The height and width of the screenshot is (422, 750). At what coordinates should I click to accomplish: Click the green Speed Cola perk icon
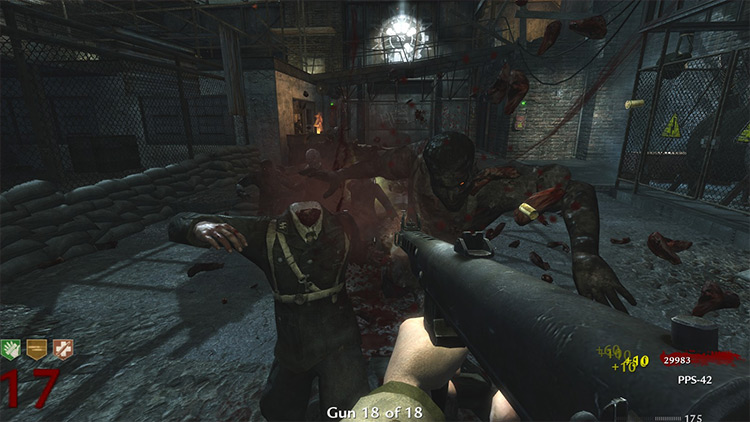click(x=14, y=349)
